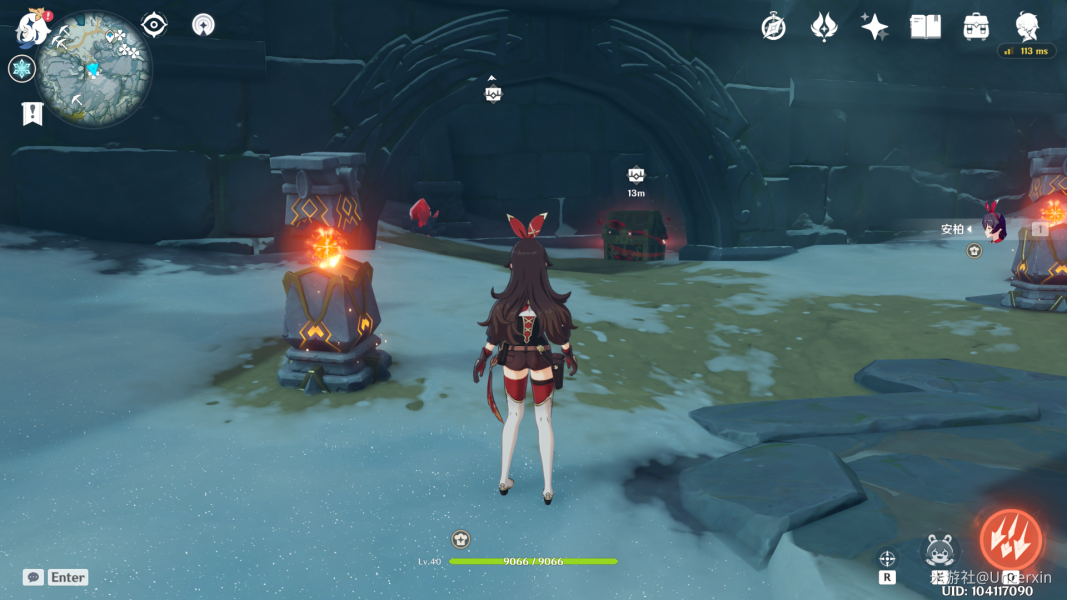Trigger the red arrows elemental burst

pyautogui.click(x=1010, y=540)
